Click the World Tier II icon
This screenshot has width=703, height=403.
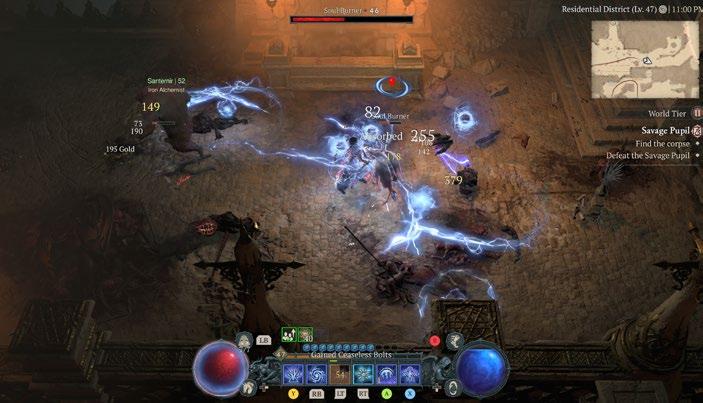click(697, 114)
